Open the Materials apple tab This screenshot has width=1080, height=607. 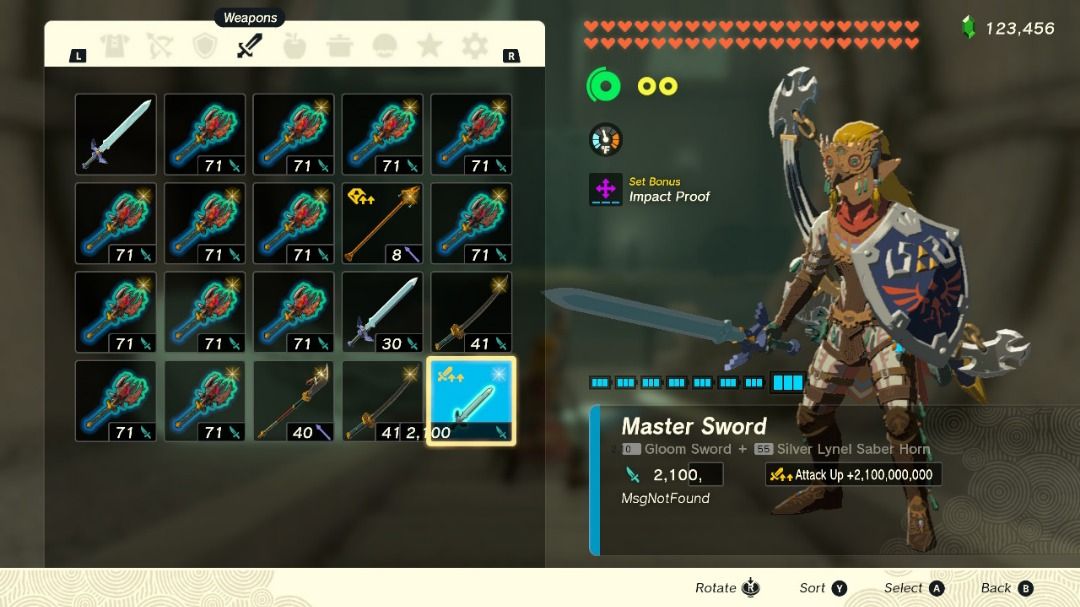tap(294, 46)
